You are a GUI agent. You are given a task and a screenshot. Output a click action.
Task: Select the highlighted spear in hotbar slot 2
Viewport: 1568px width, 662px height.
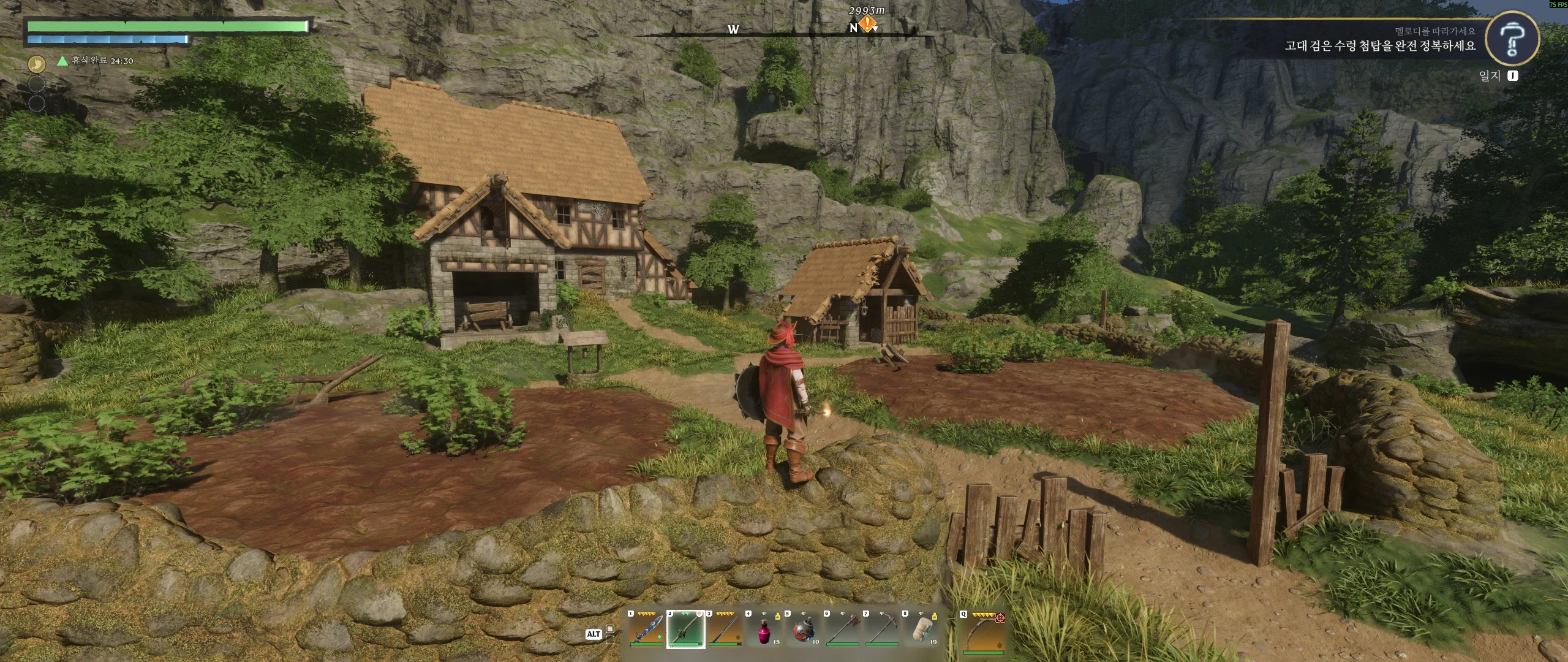click(685, 629)
